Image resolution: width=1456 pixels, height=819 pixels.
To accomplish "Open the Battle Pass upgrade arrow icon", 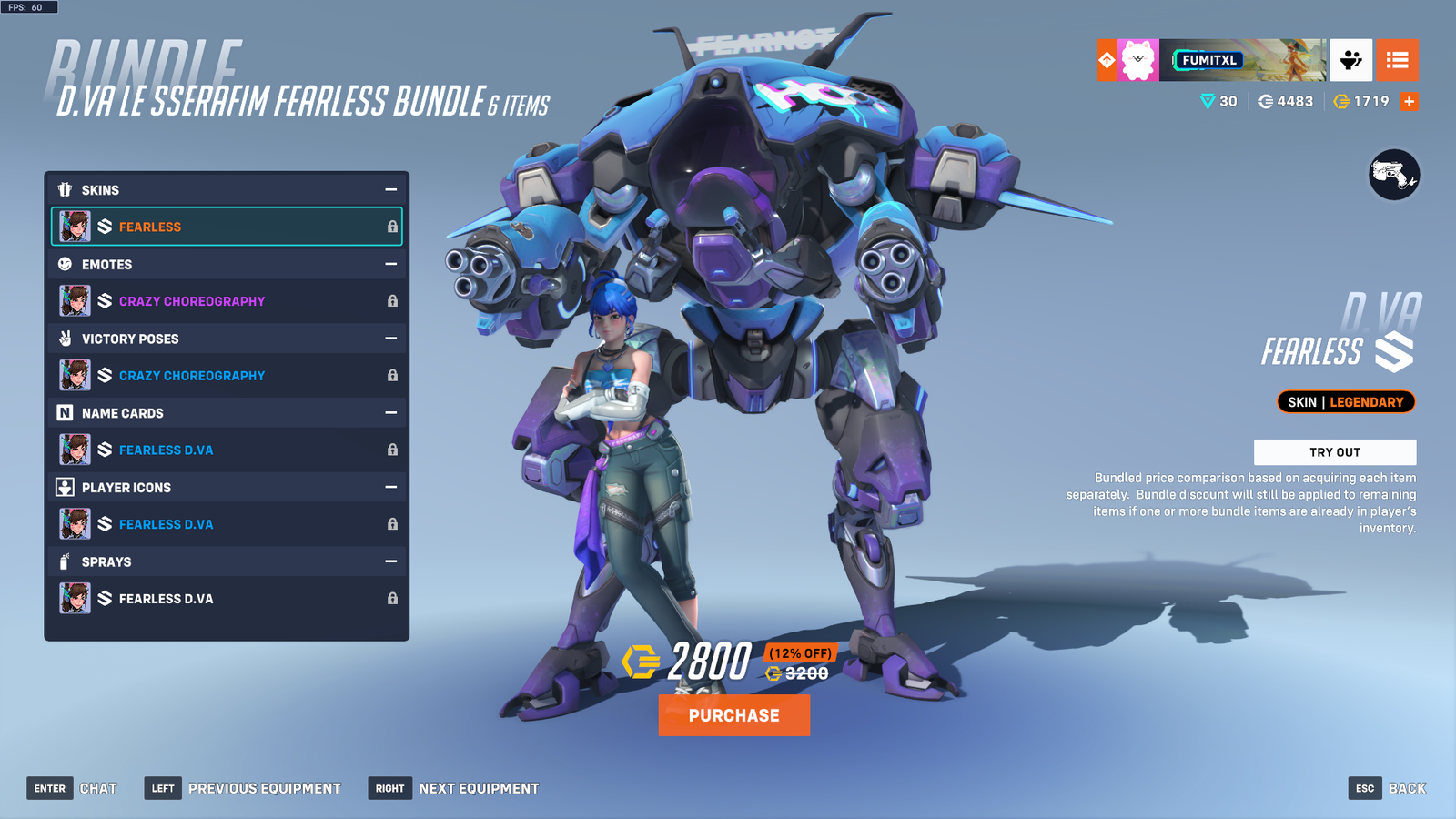I will pyautogui.click(x=1105, y=60).
